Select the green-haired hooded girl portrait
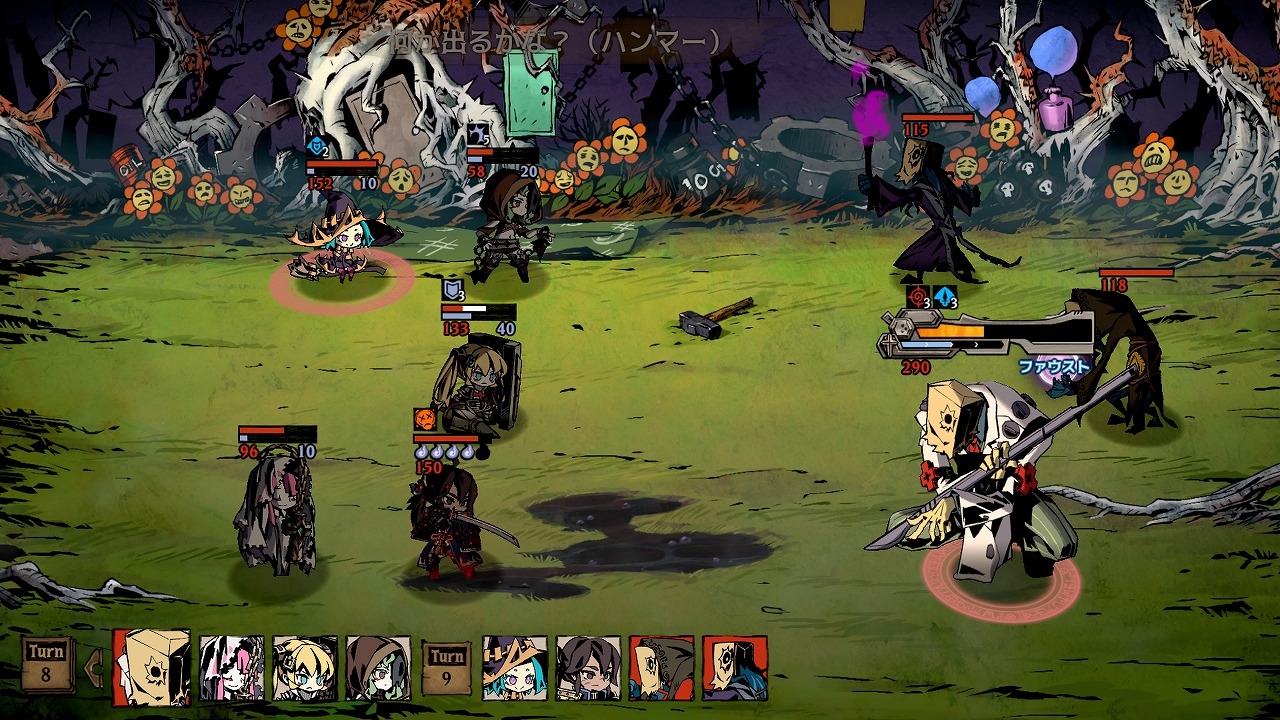1280x720 pixels. 378,668
